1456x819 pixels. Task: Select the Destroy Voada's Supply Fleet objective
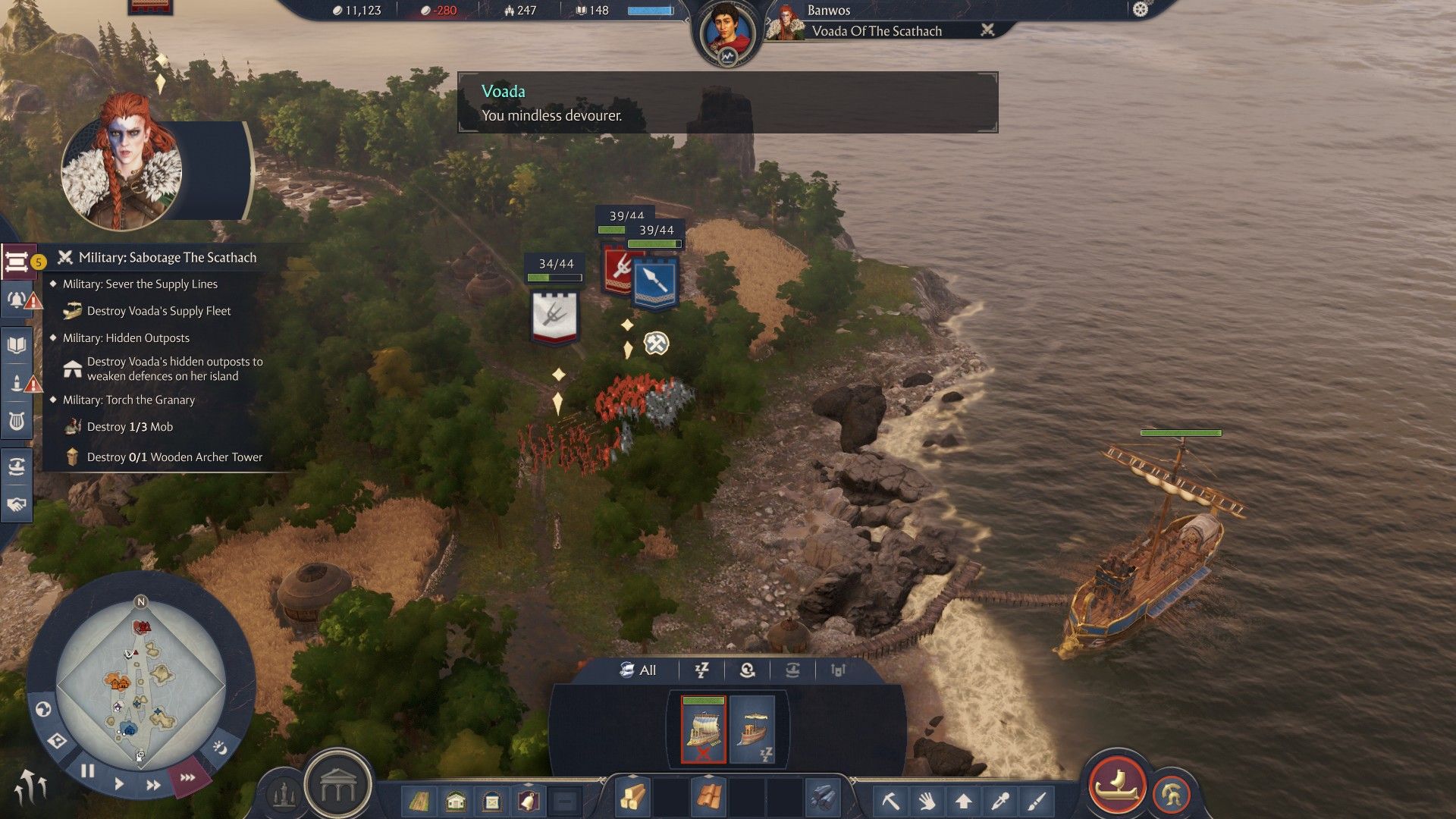tap(158, 311)
